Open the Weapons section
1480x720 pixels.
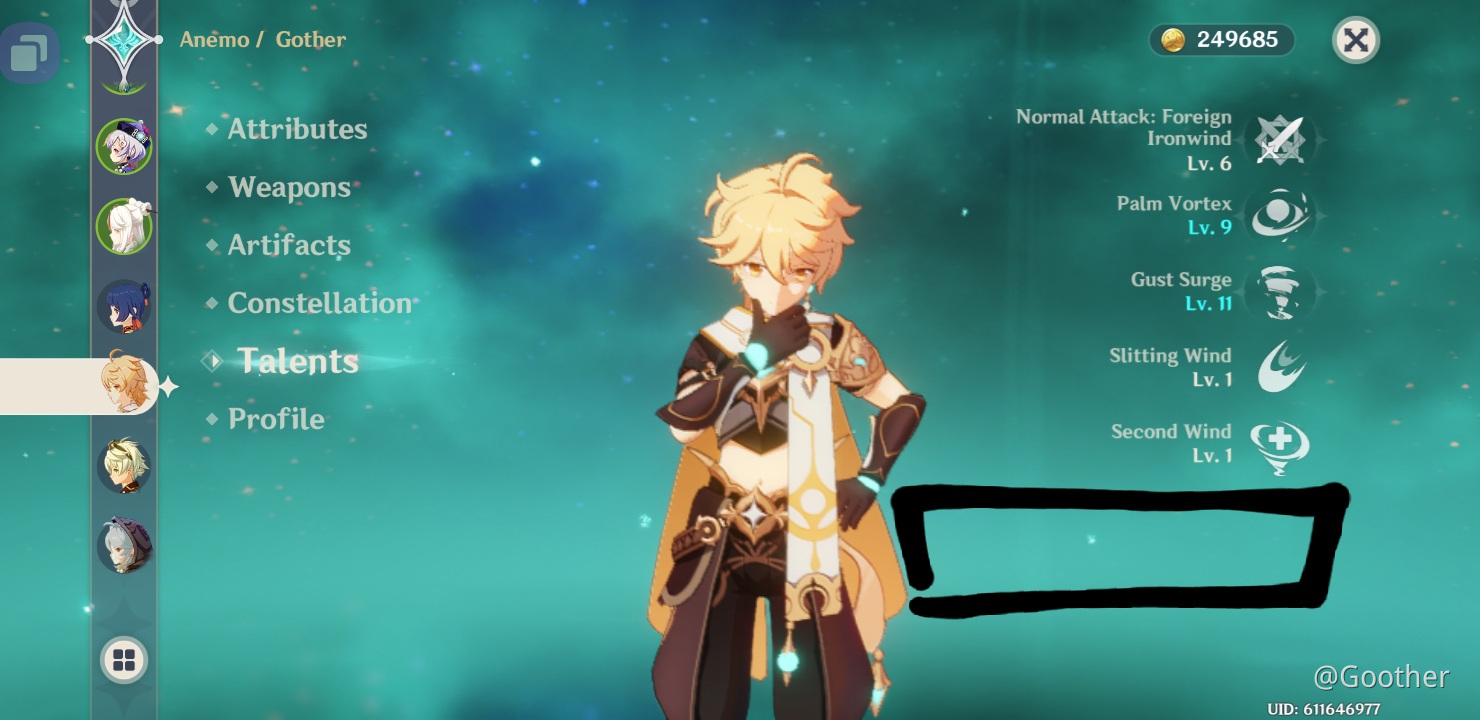pos(288,187)
